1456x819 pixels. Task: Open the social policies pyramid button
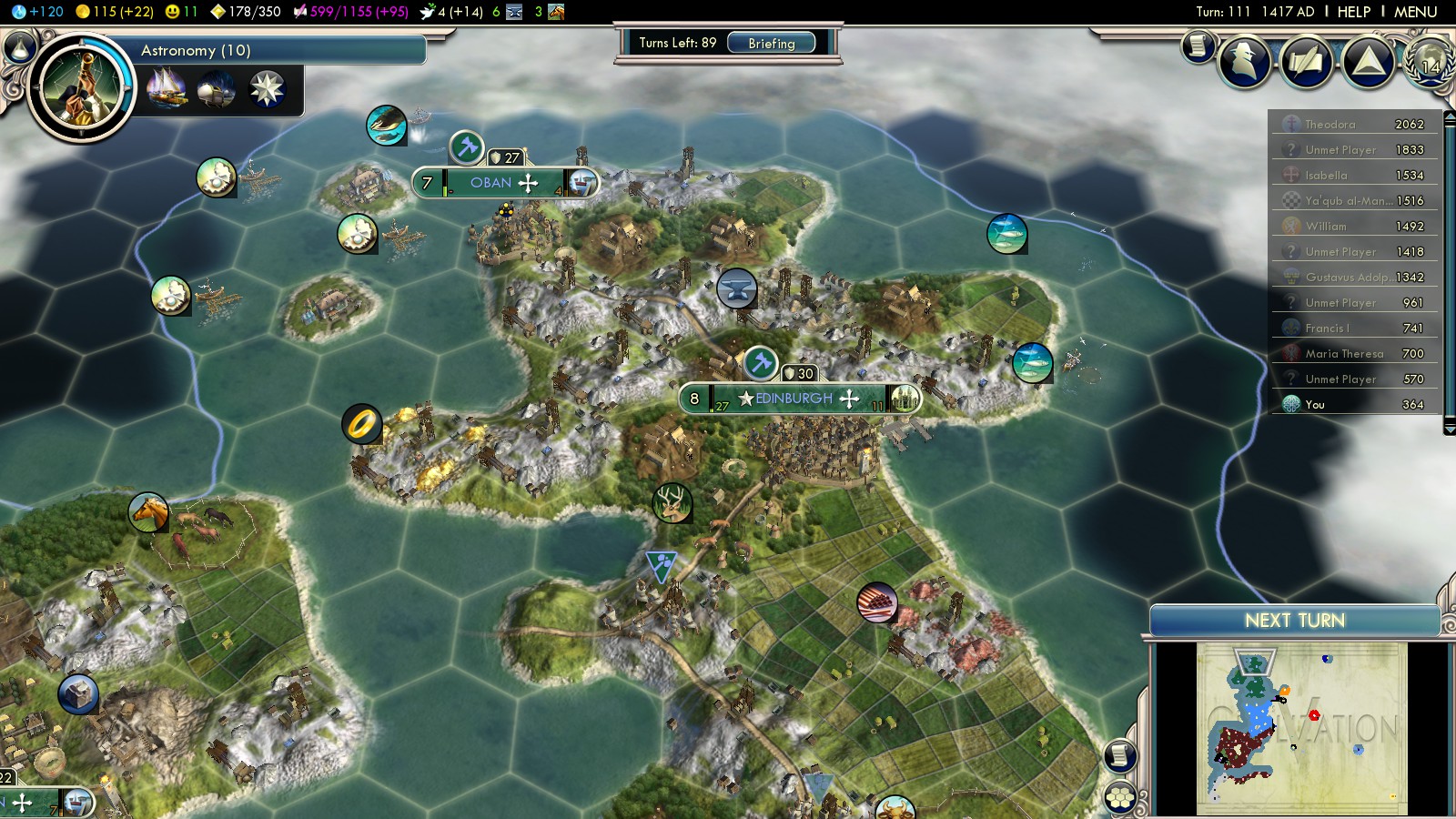1368,61
